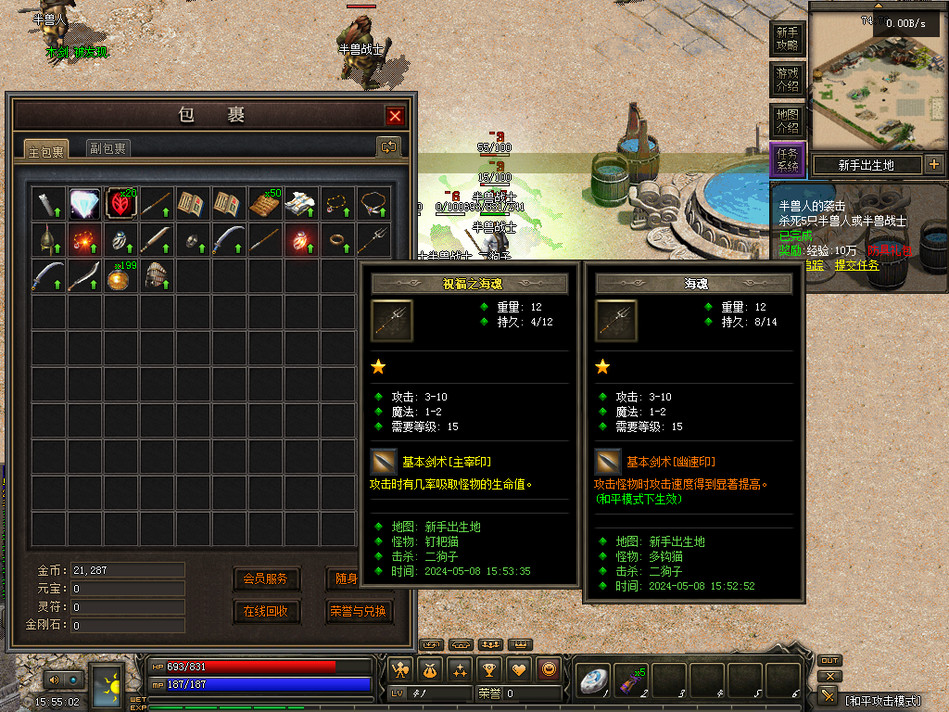Open 荣誉与兑换 honor exchange
The height and width of the screenshot is (712, 949).
(x=358, y=611)
